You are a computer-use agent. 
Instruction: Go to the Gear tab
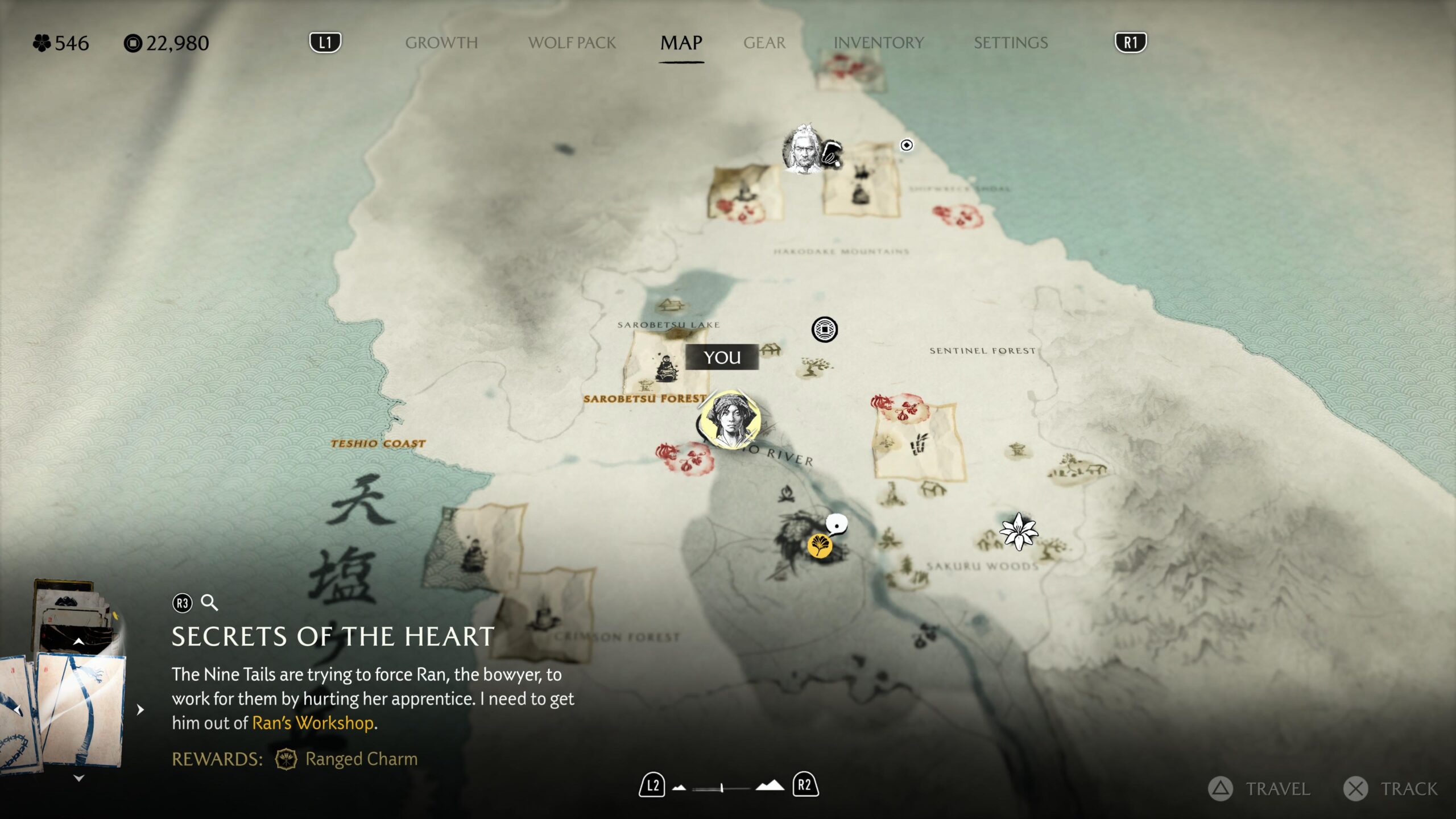[x=764, y=43]
